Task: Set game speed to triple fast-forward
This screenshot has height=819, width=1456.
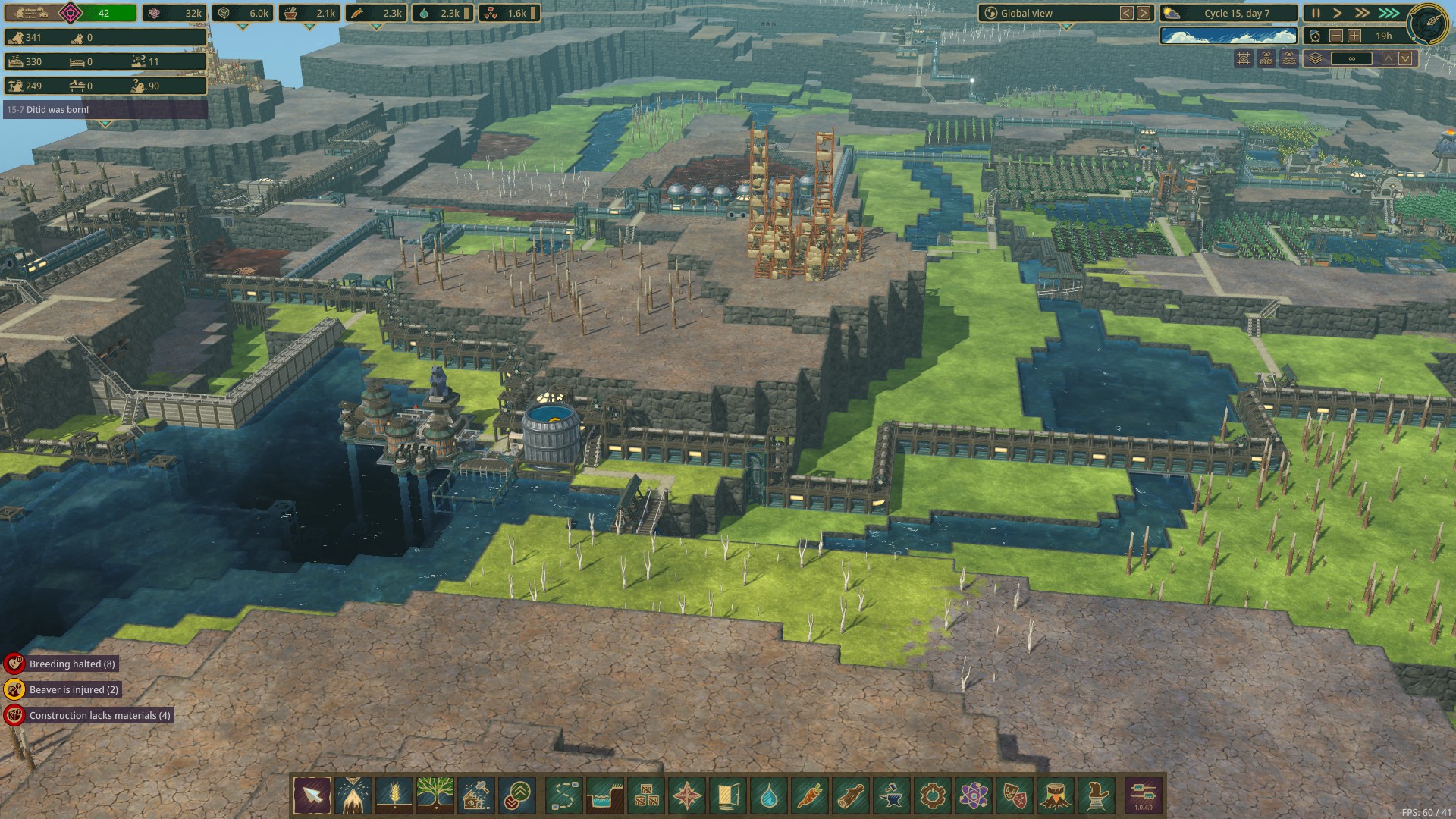Action: (x=1389, y=13)
